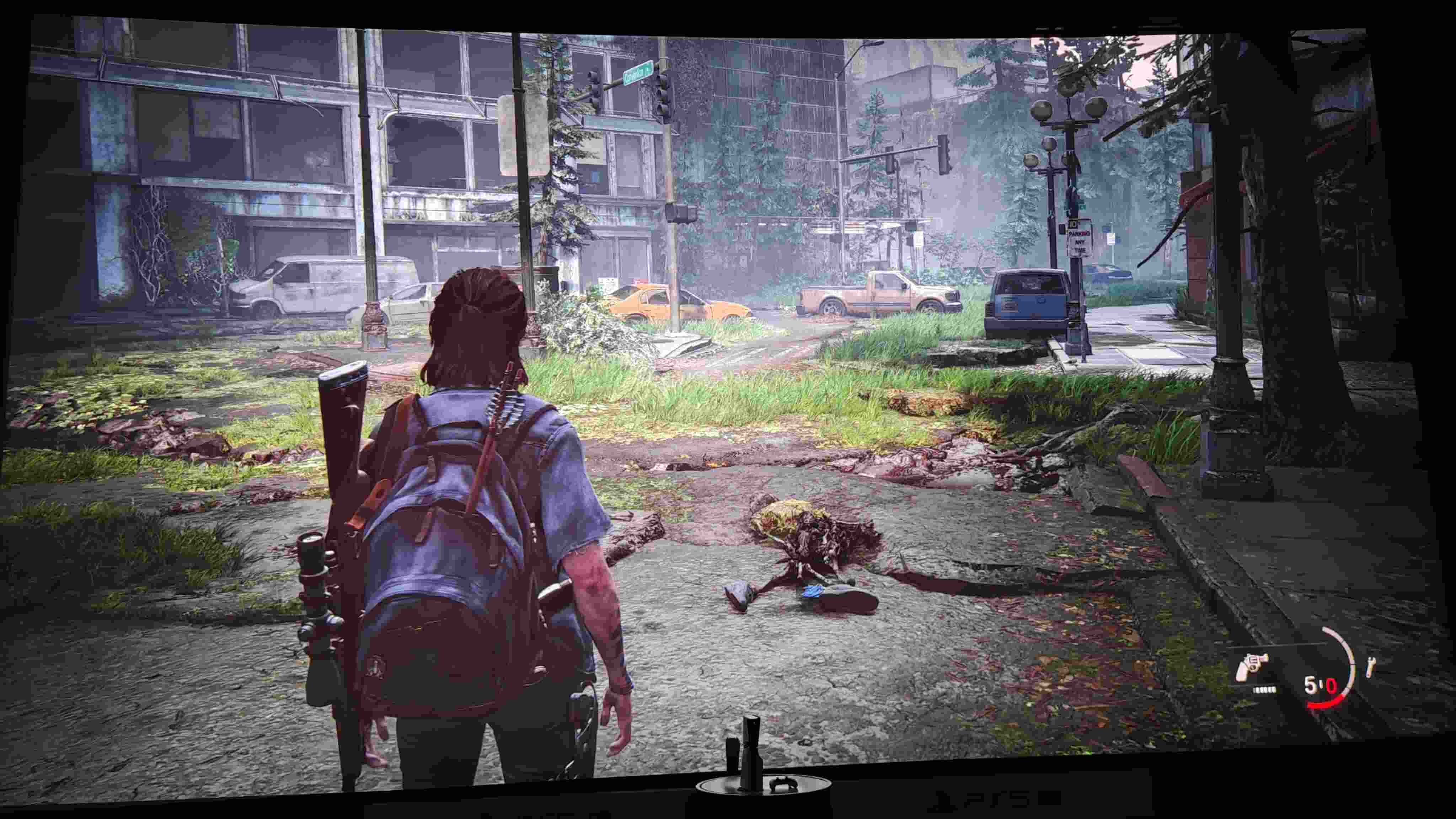Image resolution: width=1456 pixels, height=819 pixels.
Task: Click the wrench icon beside the health arc
Action: pyautogui.click(x=1369, y=667)
